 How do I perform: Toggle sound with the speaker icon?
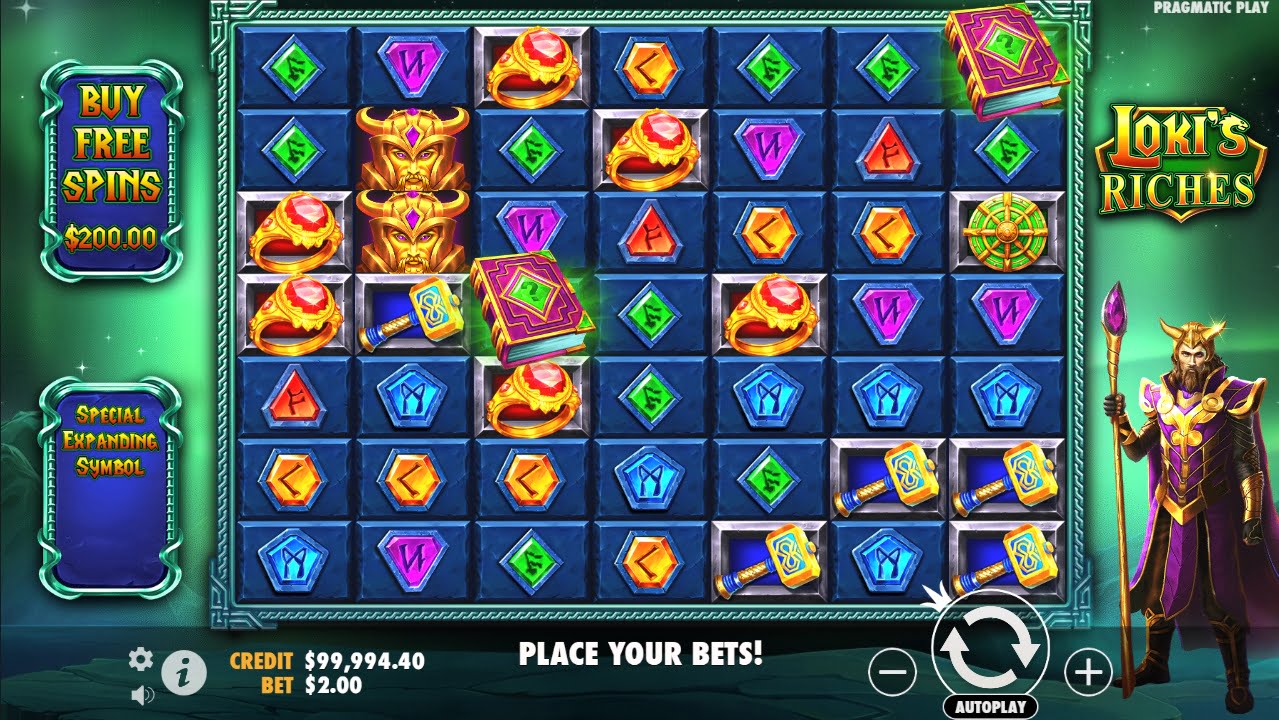click(x=141, y=693)
